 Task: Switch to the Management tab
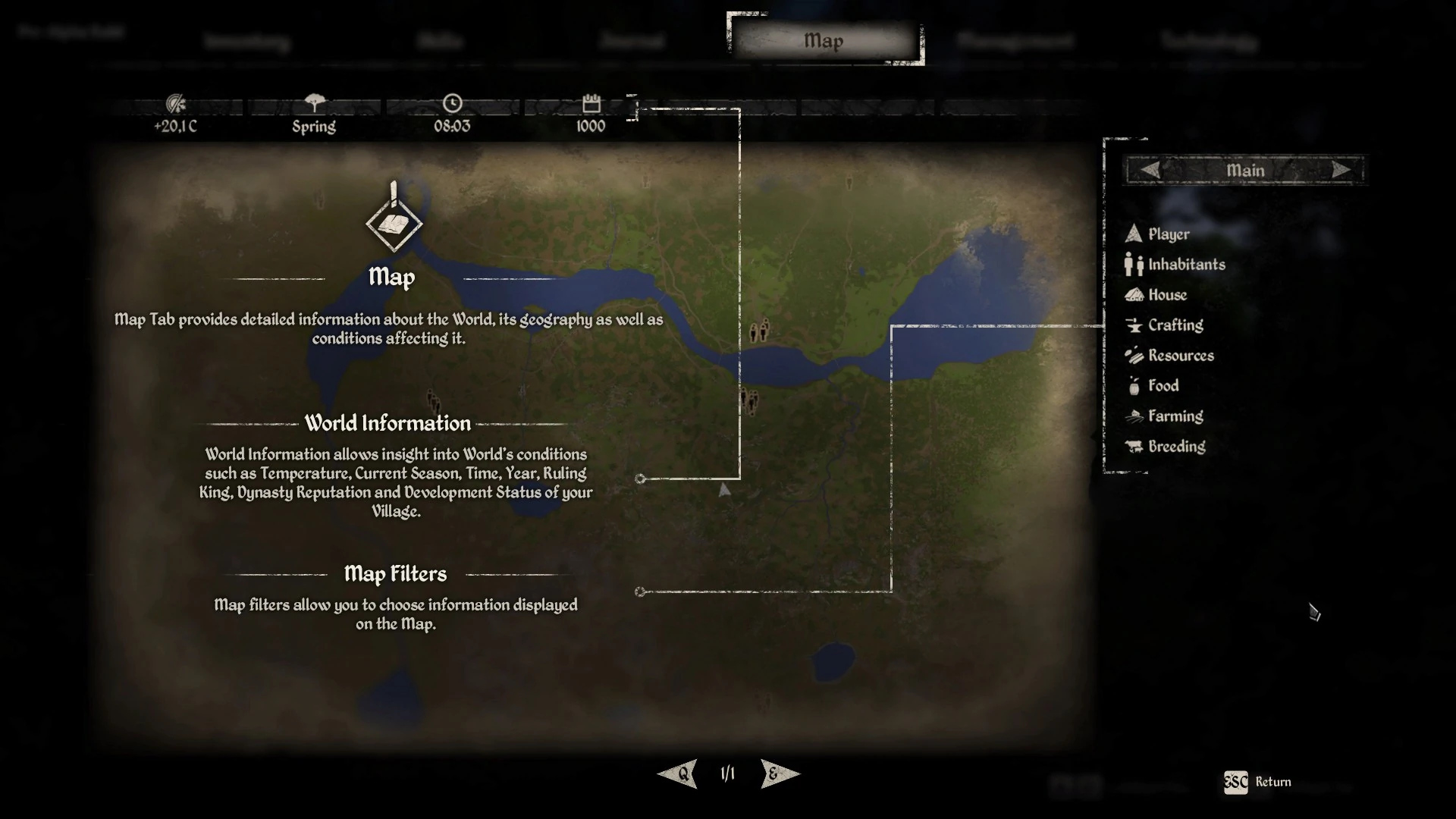(x=1016, y=42)
